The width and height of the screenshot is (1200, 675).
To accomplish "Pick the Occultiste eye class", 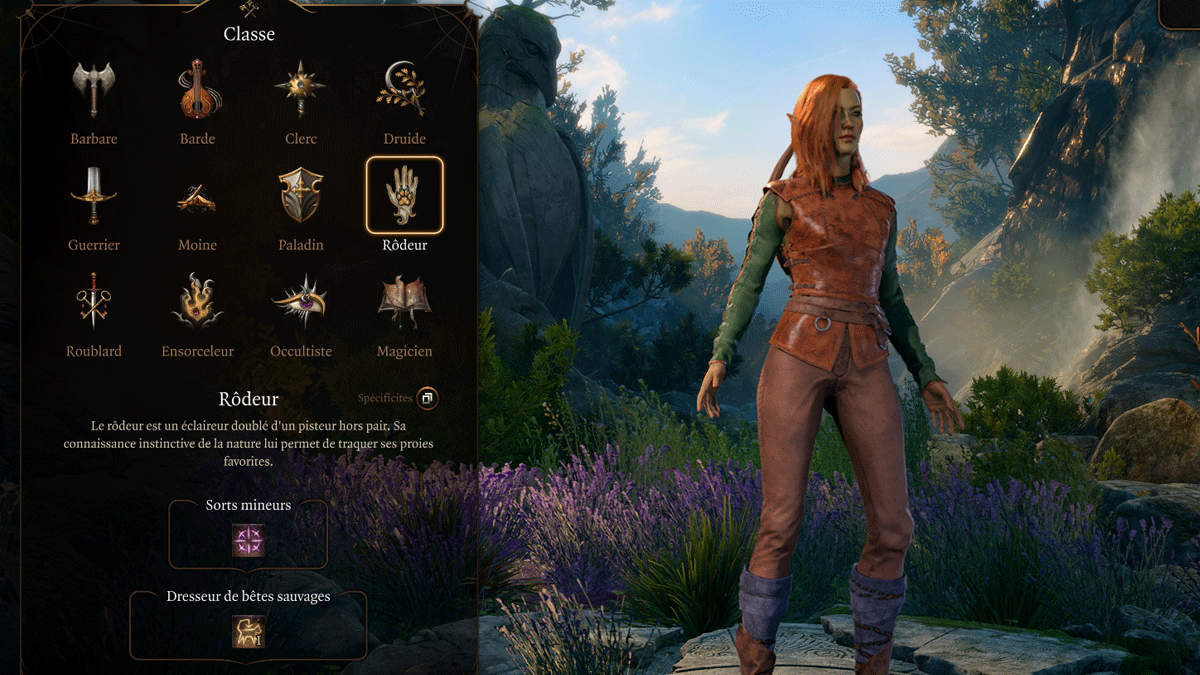I will (301, 302).
